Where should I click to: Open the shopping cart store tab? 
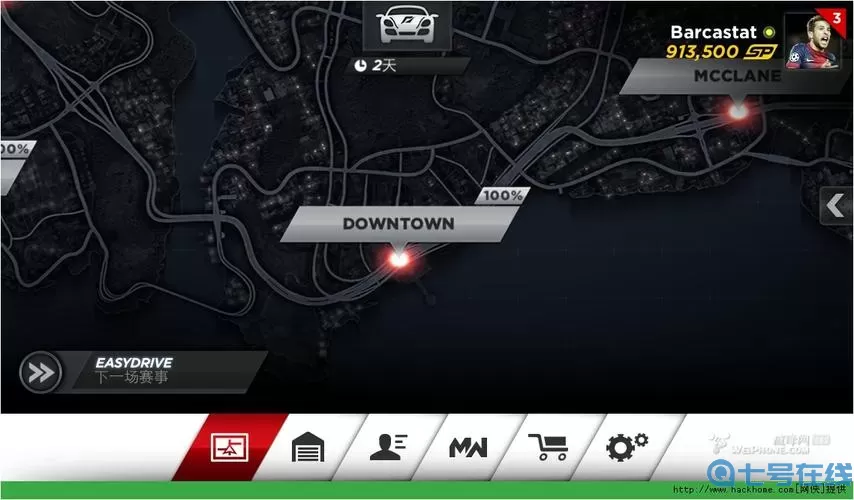(x=547, y=447)
